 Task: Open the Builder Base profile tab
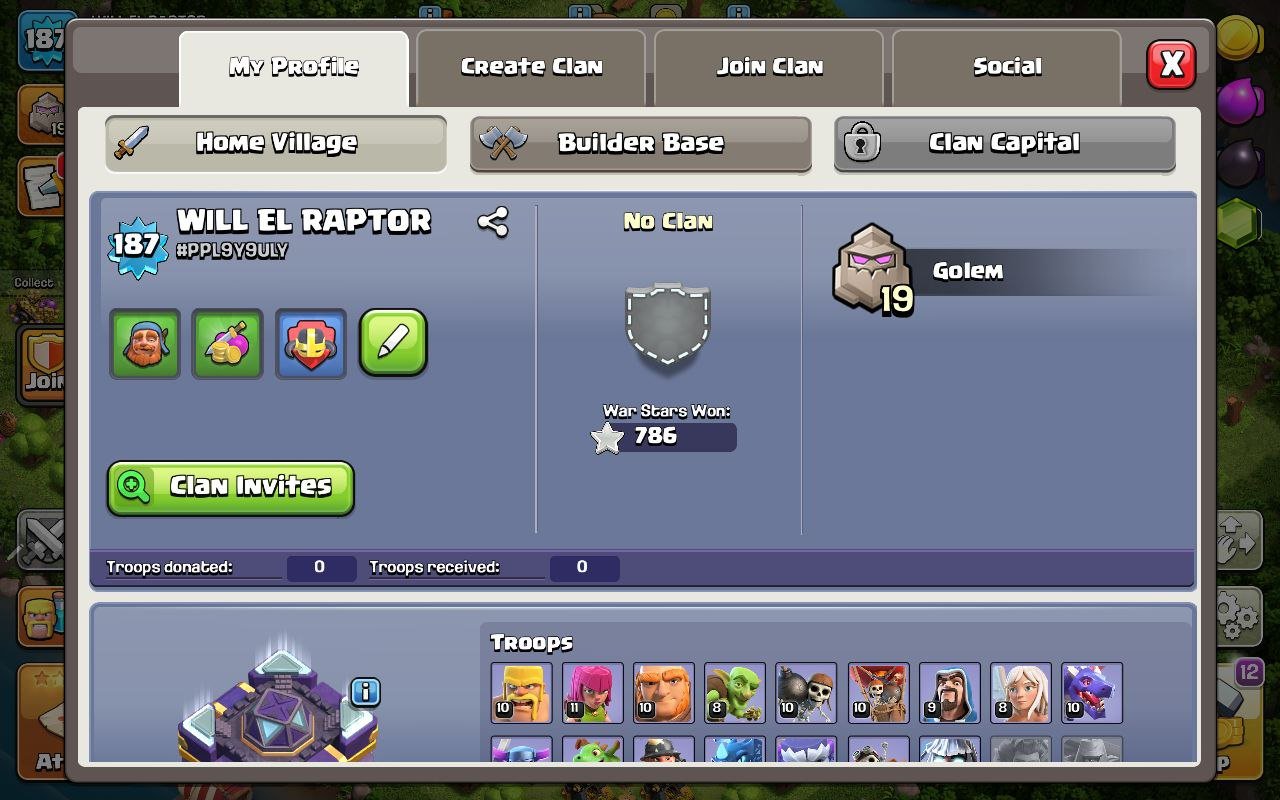(x=640, y=143)
